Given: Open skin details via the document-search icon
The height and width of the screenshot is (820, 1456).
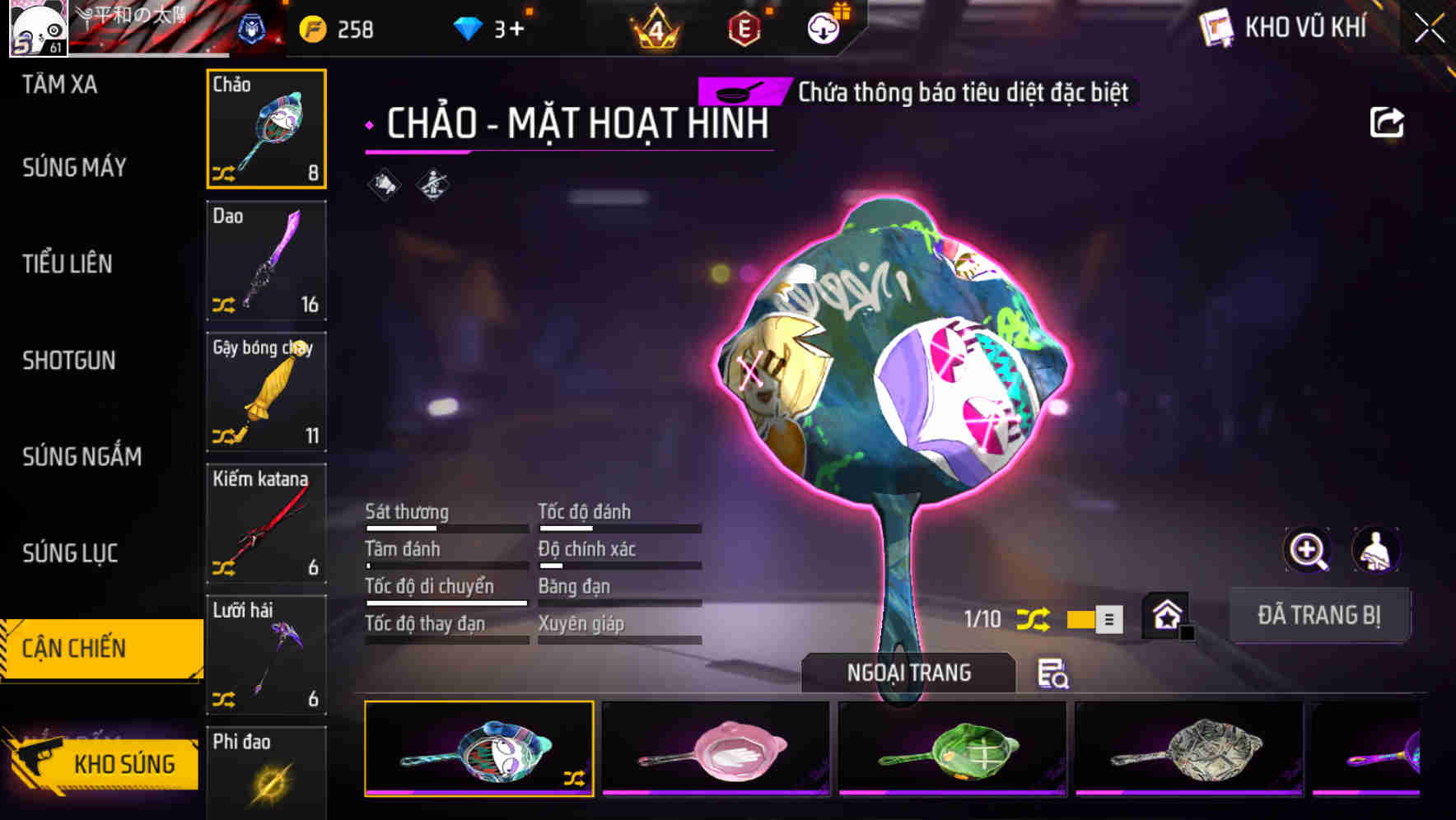Looking at the screenshot, I should click(1054, 675).
